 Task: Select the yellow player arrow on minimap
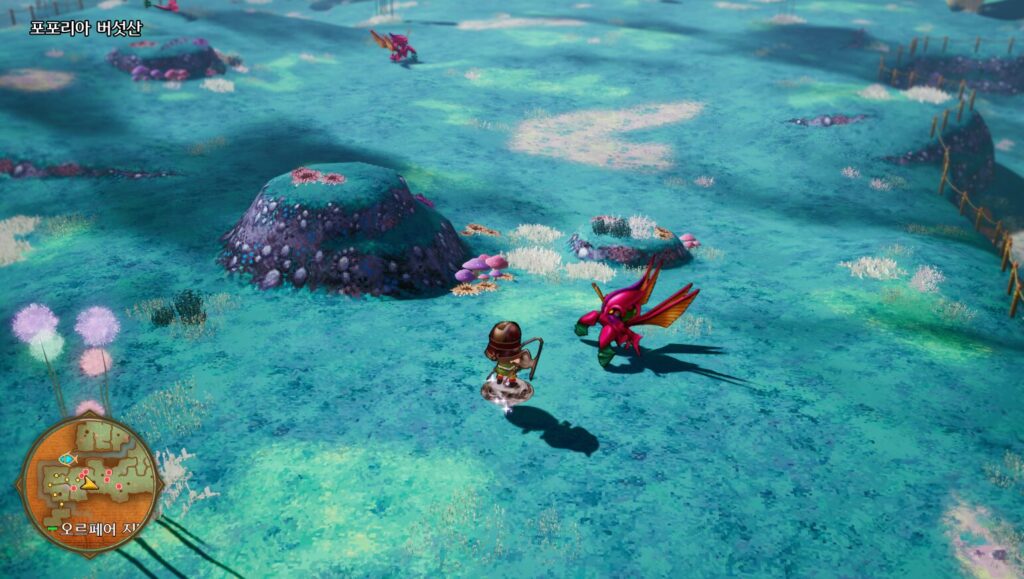pyautogui.click(x=88, y=483)
